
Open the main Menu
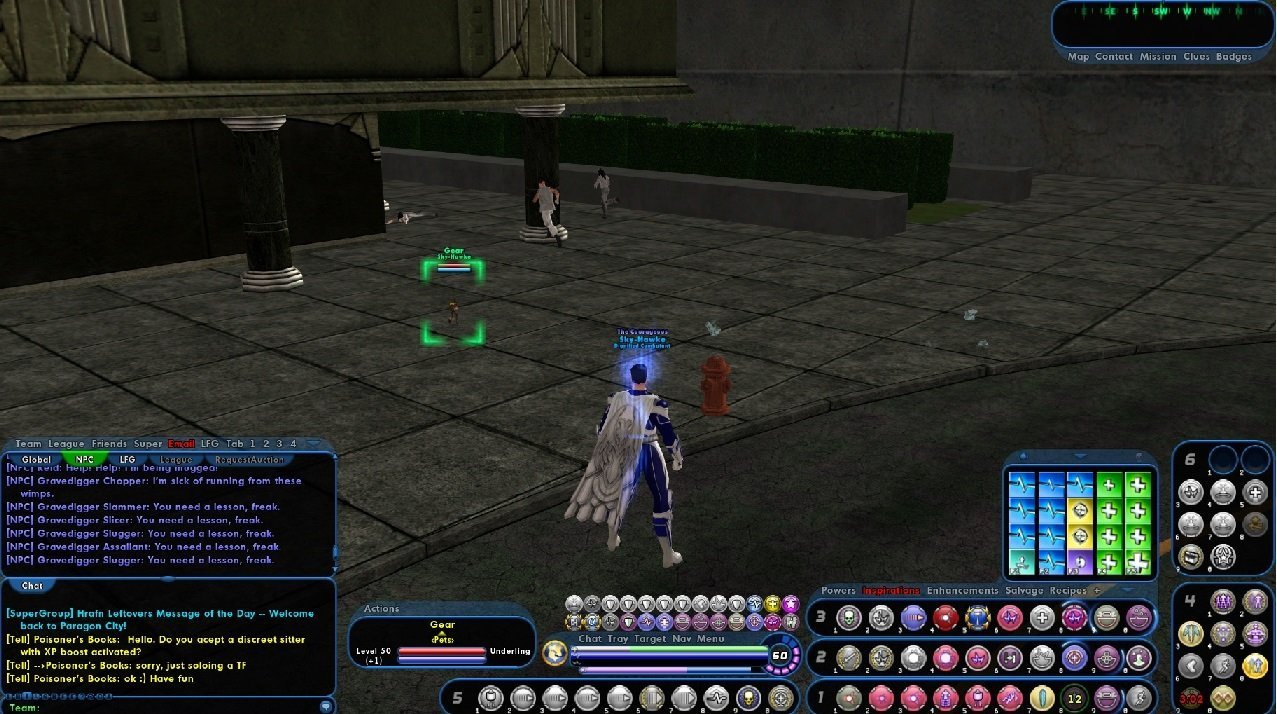711,638
